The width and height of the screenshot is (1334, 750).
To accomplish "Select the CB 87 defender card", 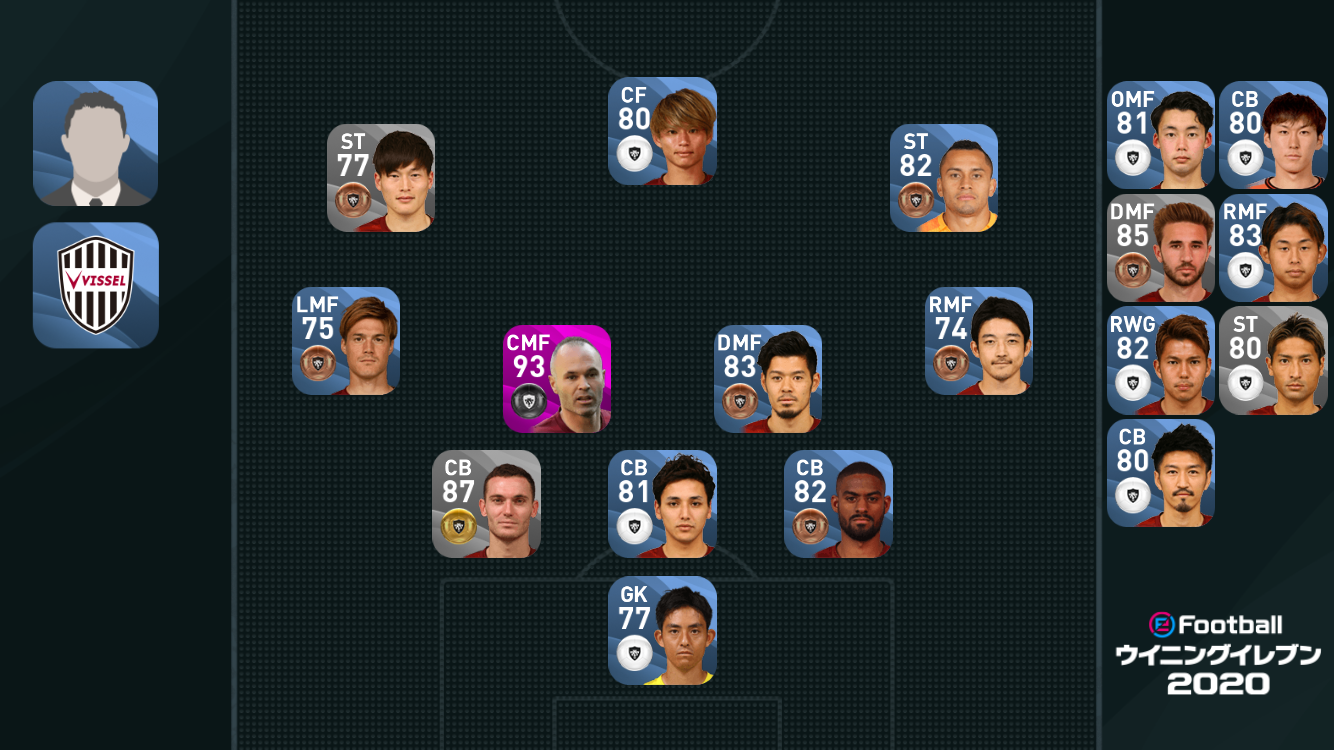I will (x=486, y=504).
